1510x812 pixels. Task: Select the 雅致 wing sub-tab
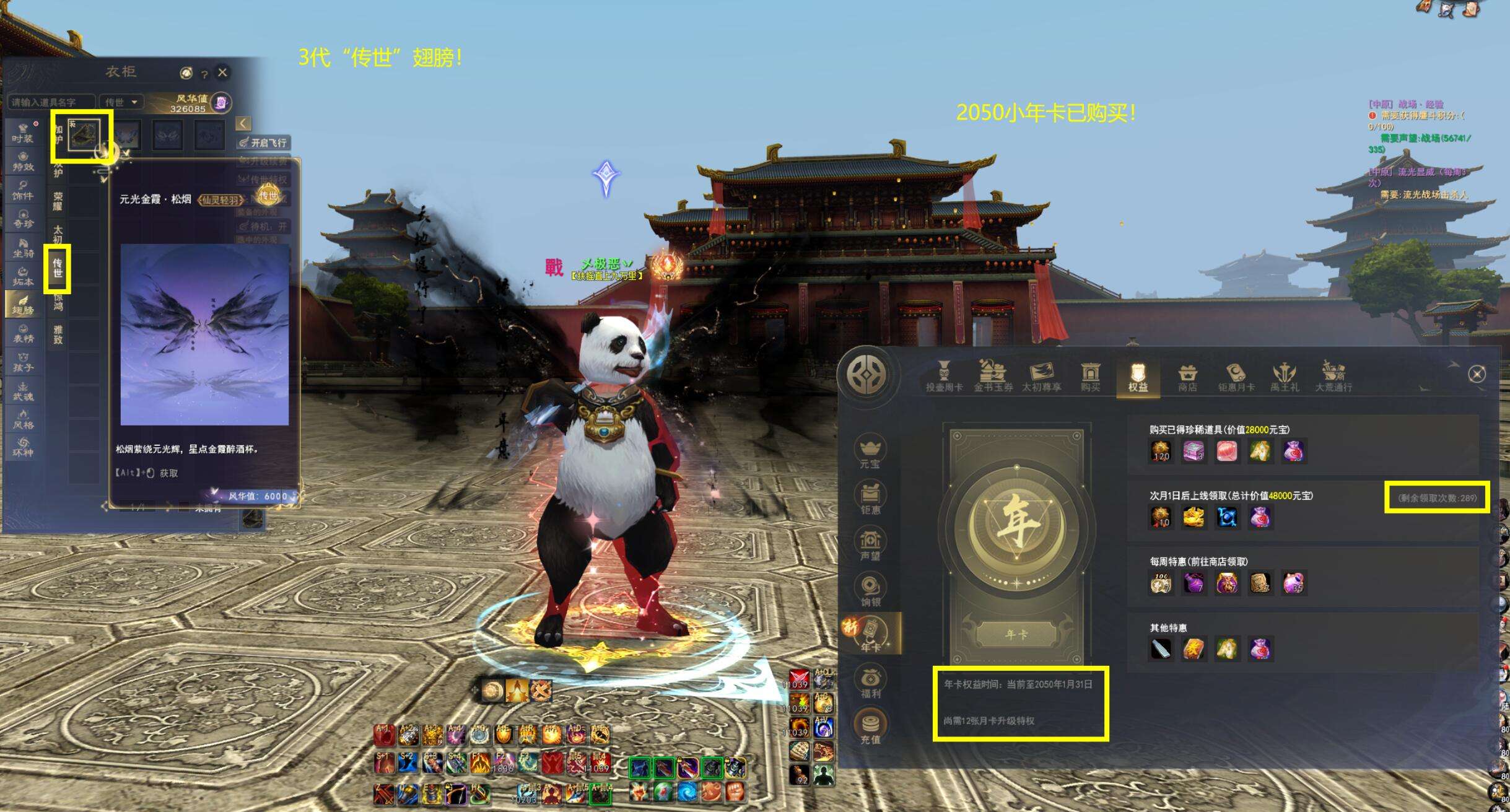pos(58,334)
